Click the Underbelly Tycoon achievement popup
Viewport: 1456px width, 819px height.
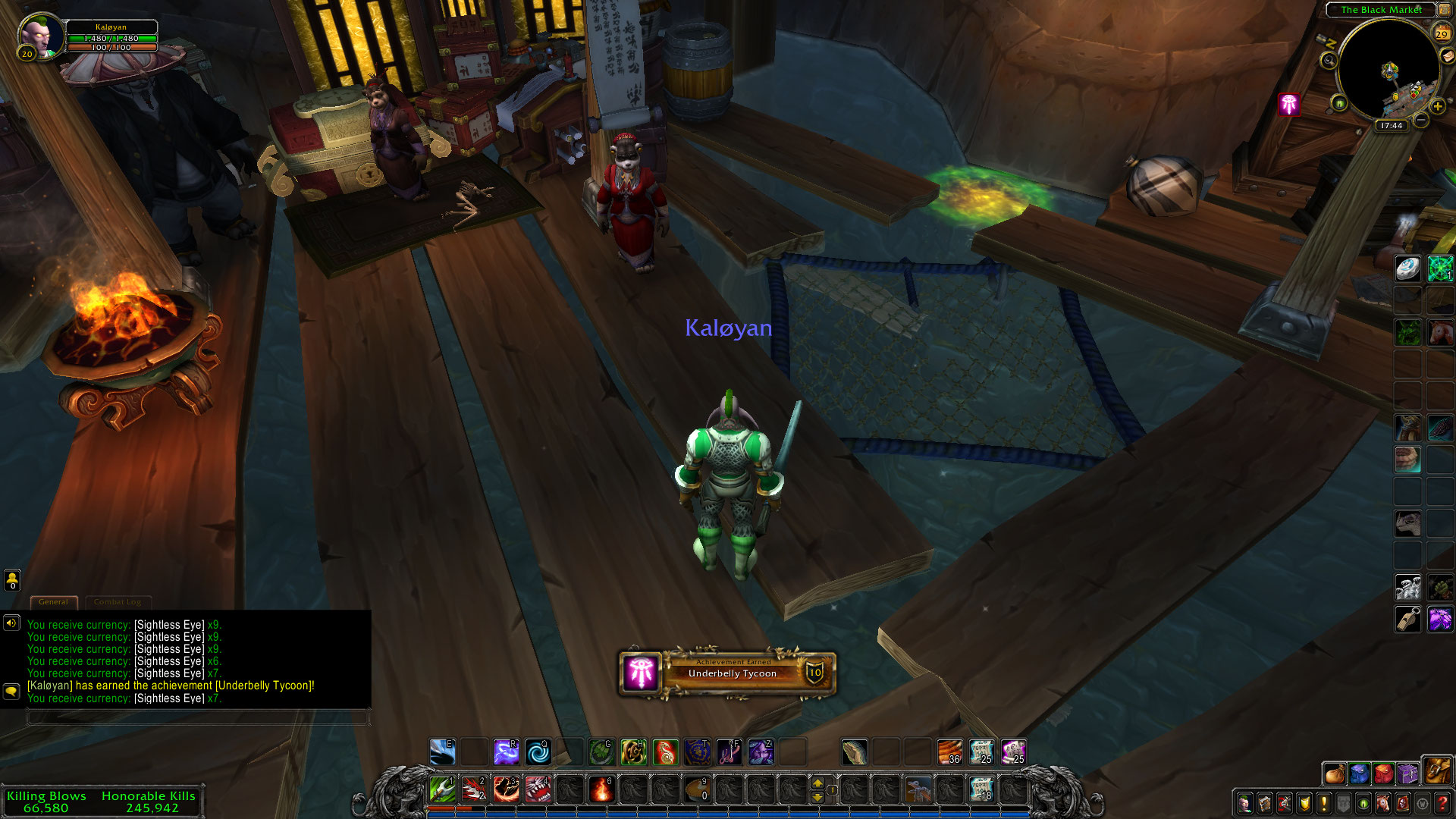coord(727,672)
